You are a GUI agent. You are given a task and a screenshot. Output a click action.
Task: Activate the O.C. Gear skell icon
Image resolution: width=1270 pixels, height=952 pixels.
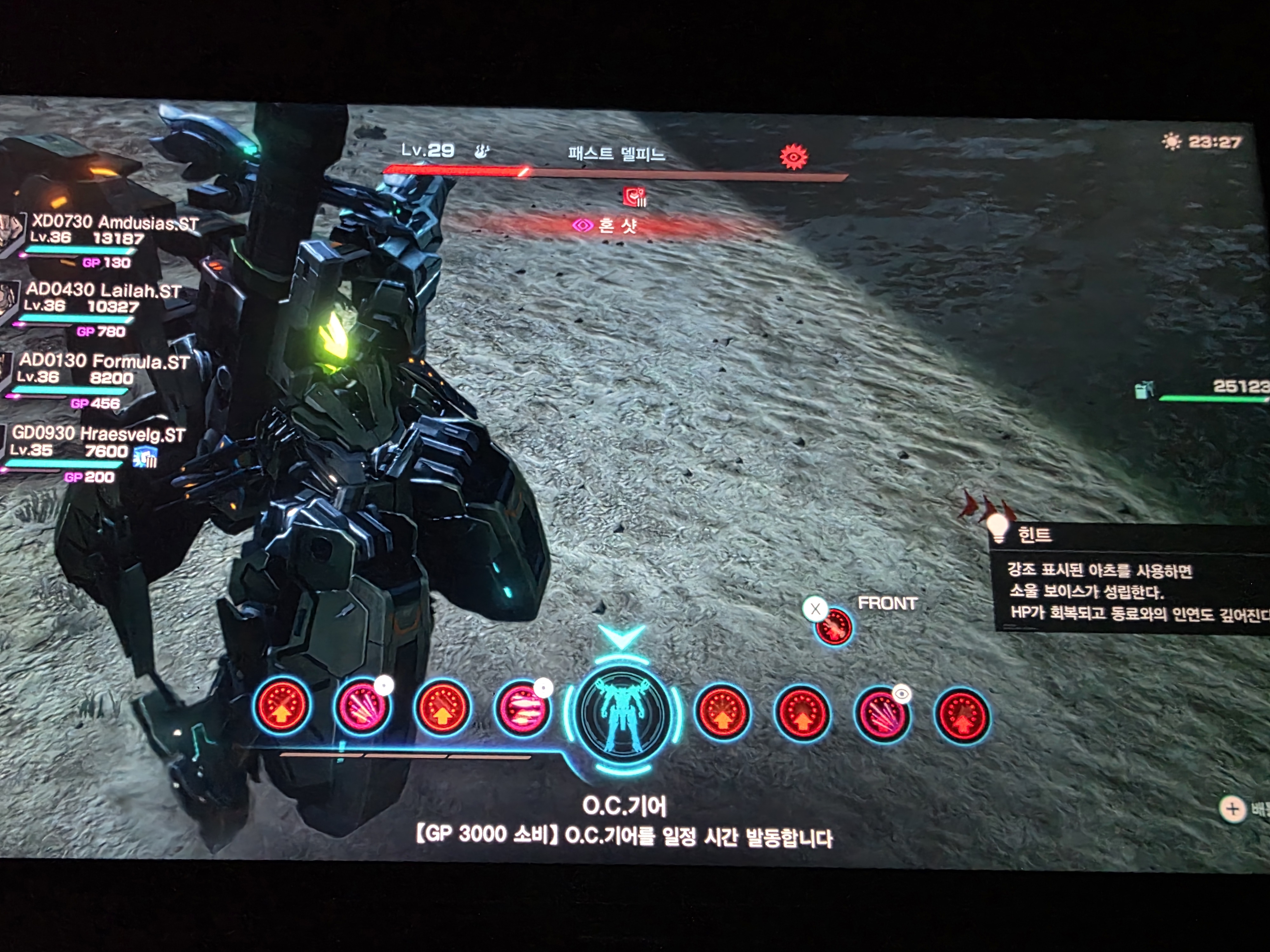[623, 713]
